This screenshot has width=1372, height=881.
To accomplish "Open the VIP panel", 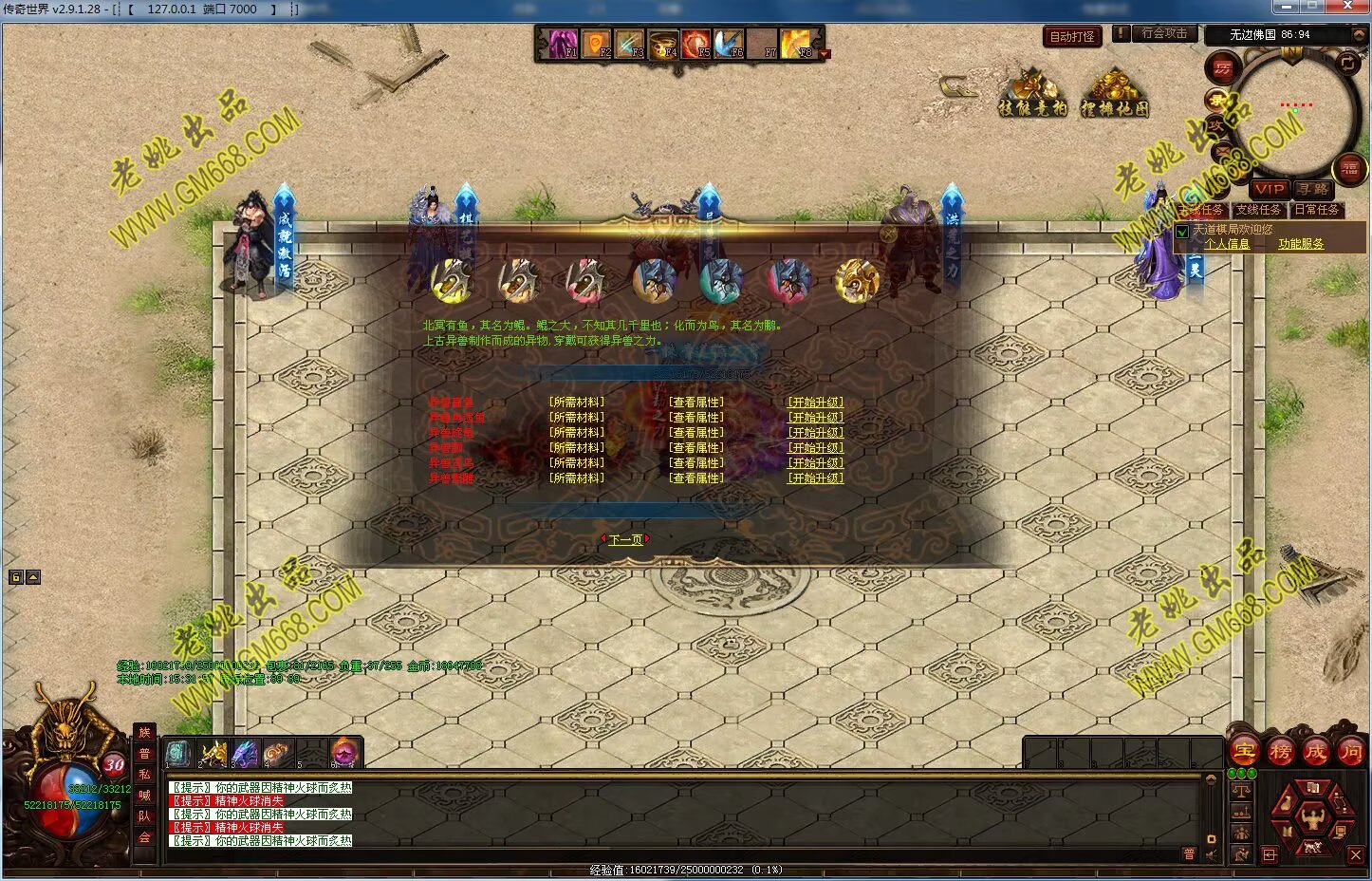I will point(1270,189).
